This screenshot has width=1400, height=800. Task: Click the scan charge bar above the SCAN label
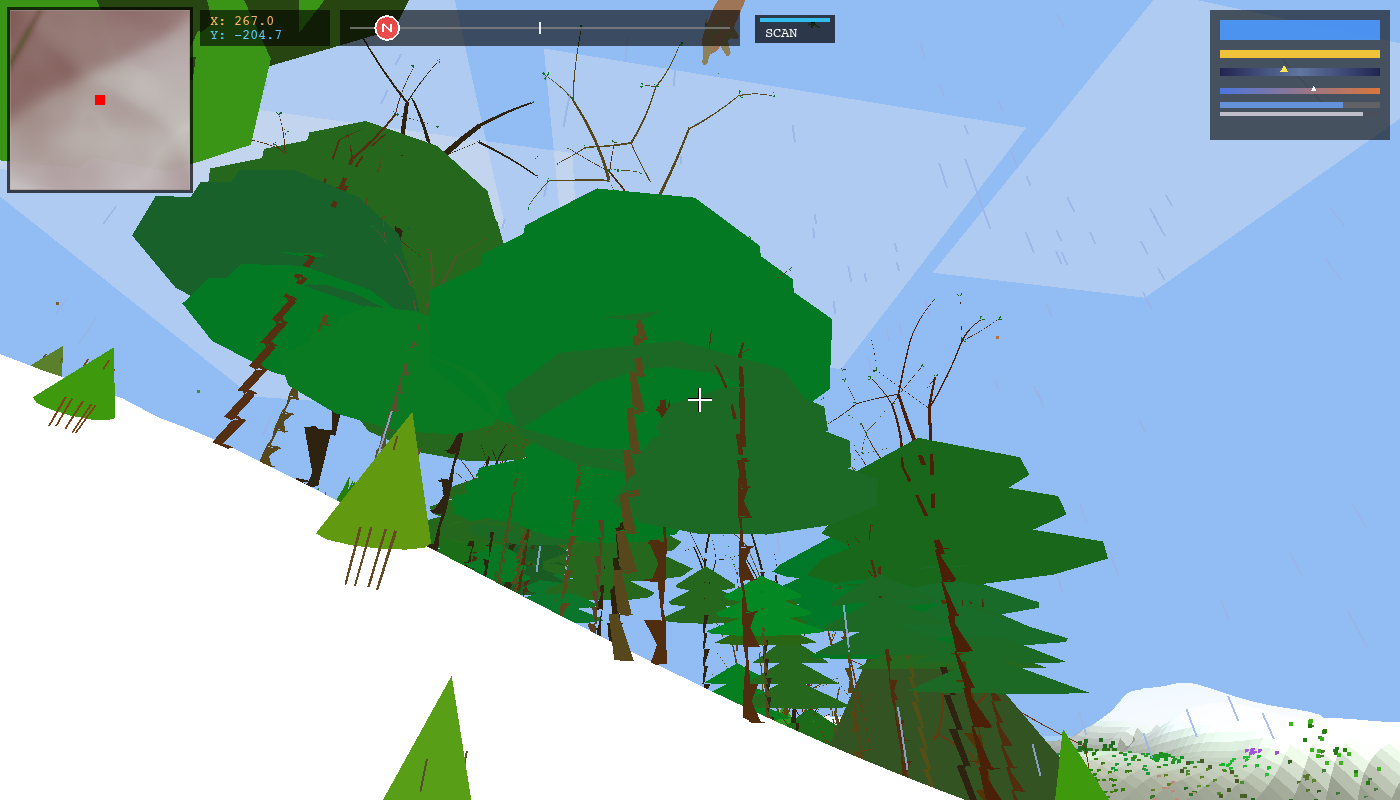click(x=796, y=18)
